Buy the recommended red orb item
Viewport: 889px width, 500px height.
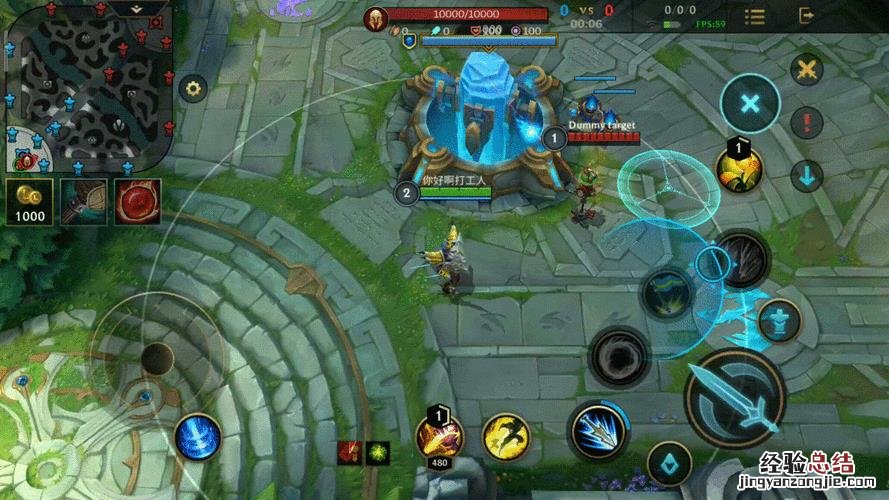coord(137,202)
